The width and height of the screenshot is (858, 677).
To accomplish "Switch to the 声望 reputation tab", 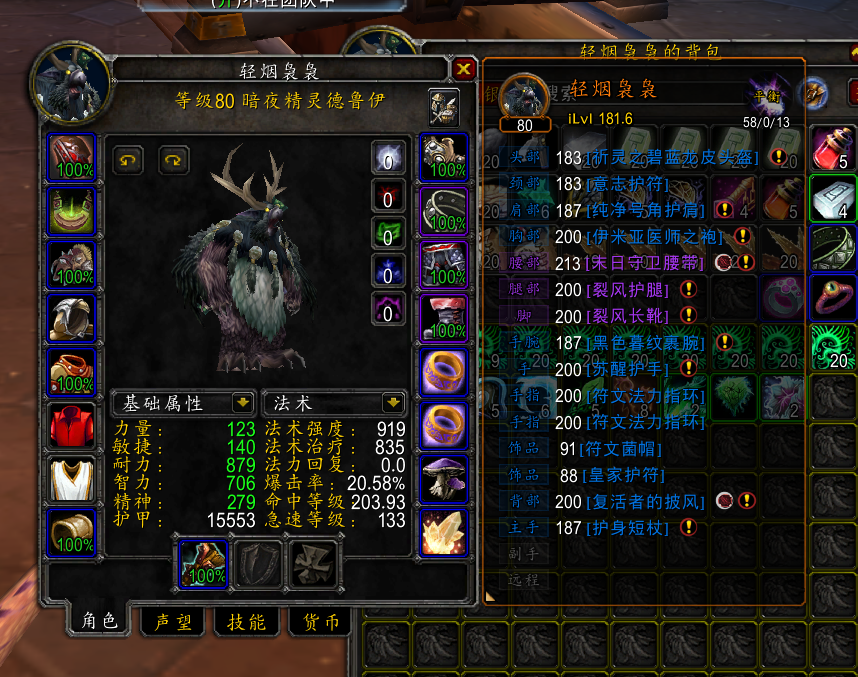I will pyautogui.click(x=172, y=622).
